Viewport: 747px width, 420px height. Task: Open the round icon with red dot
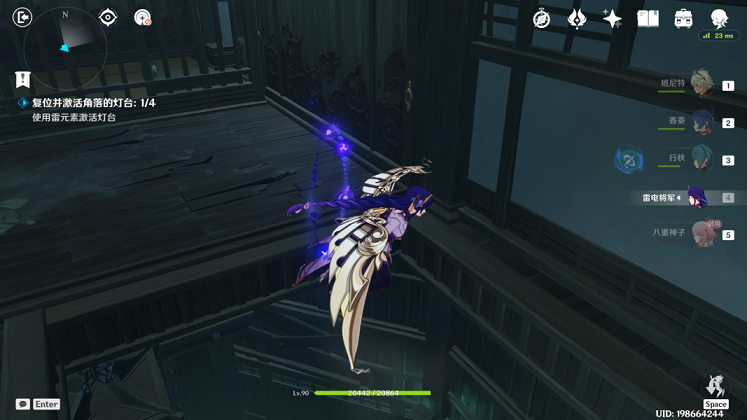tap(142, 17)
